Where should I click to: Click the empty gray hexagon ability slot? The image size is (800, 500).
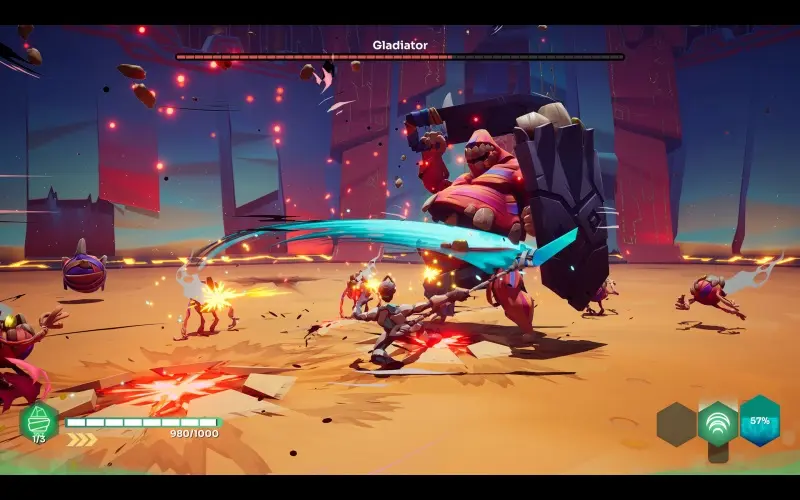[677, 424]
